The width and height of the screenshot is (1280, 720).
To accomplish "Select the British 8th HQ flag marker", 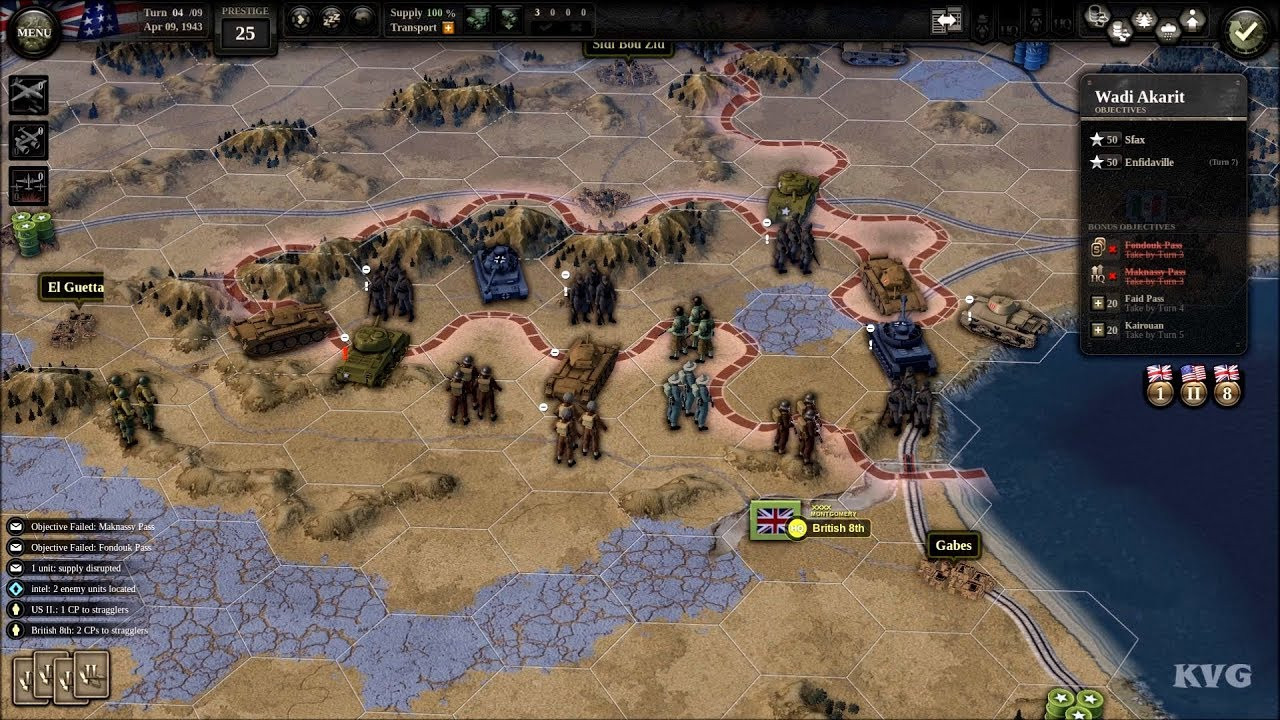I will (775, 520).
